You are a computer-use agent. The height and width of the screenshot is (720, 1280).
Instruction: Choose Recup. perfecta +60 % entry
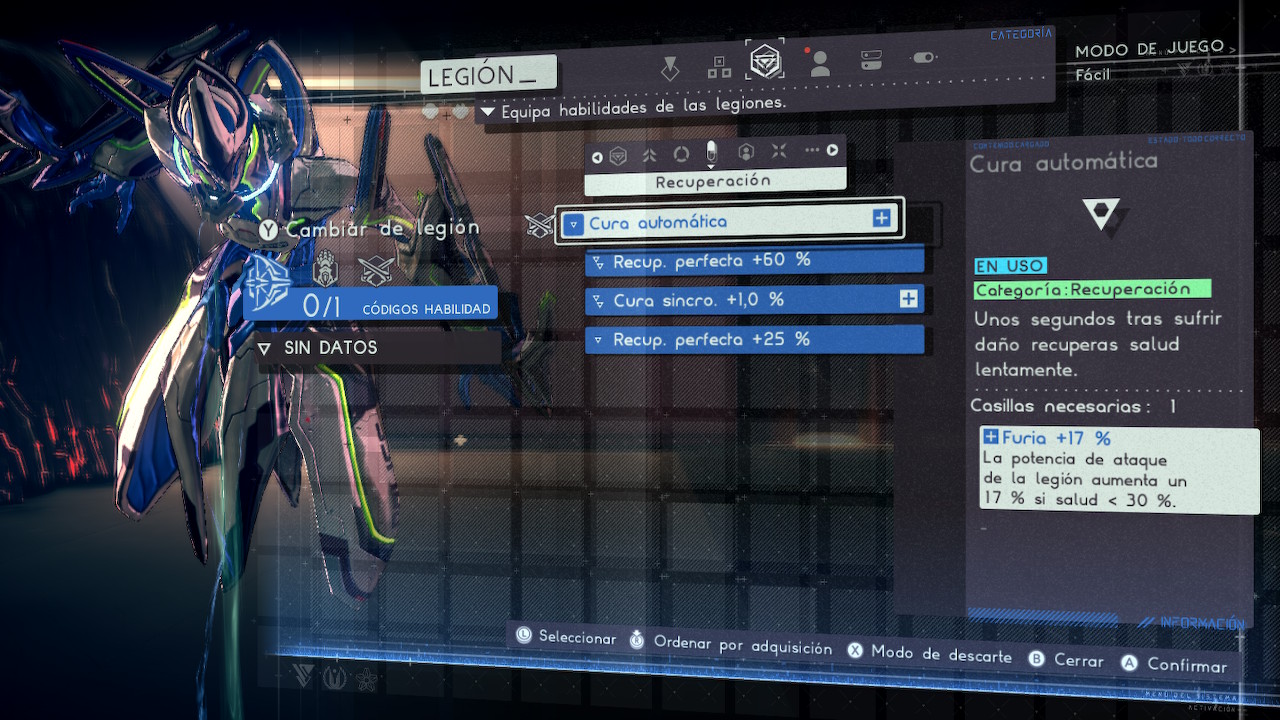tap(754, 261)
